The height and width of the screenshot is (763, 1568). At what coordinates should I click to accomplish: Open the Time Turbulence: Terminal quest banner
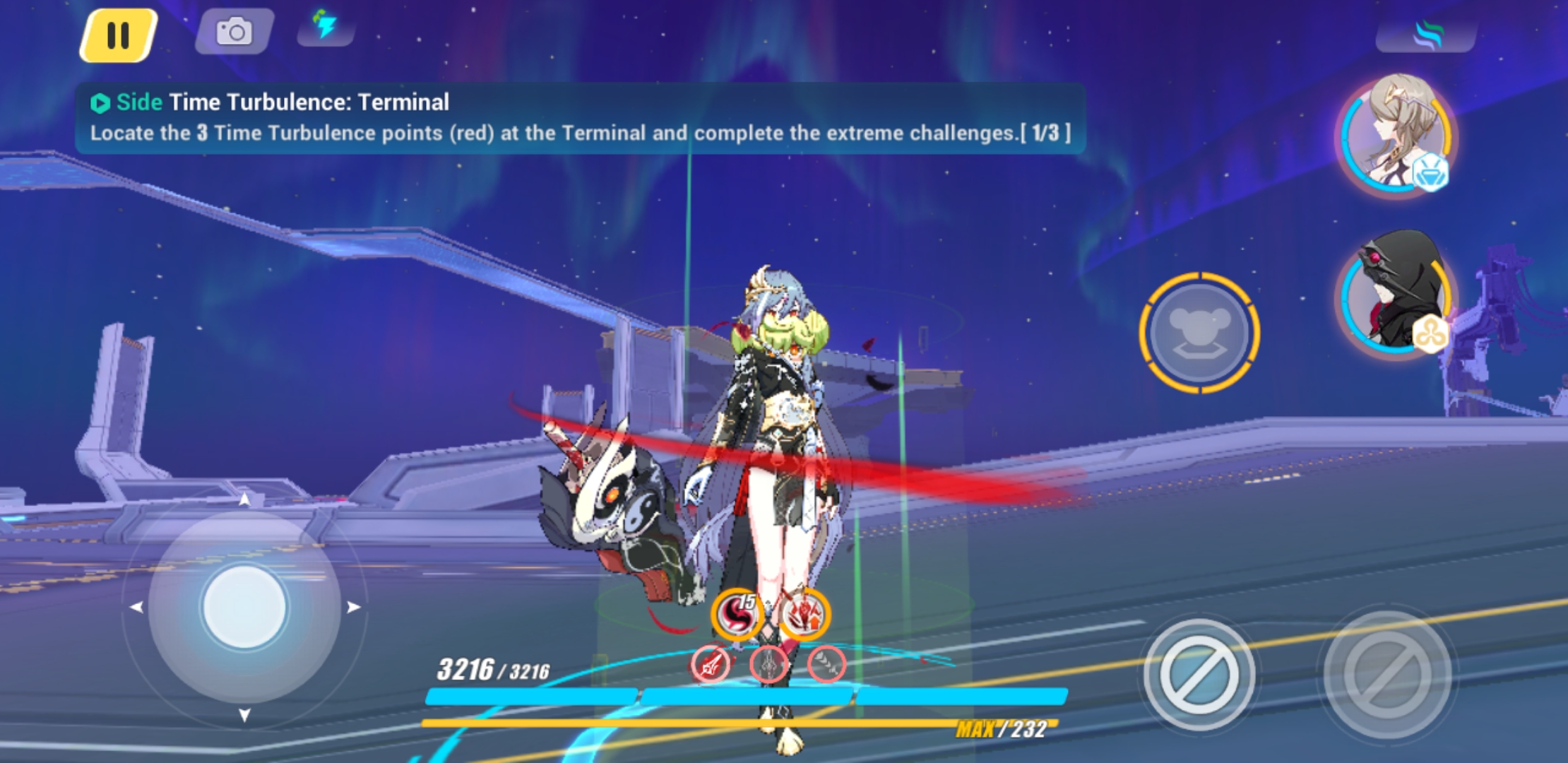[579, 117]
